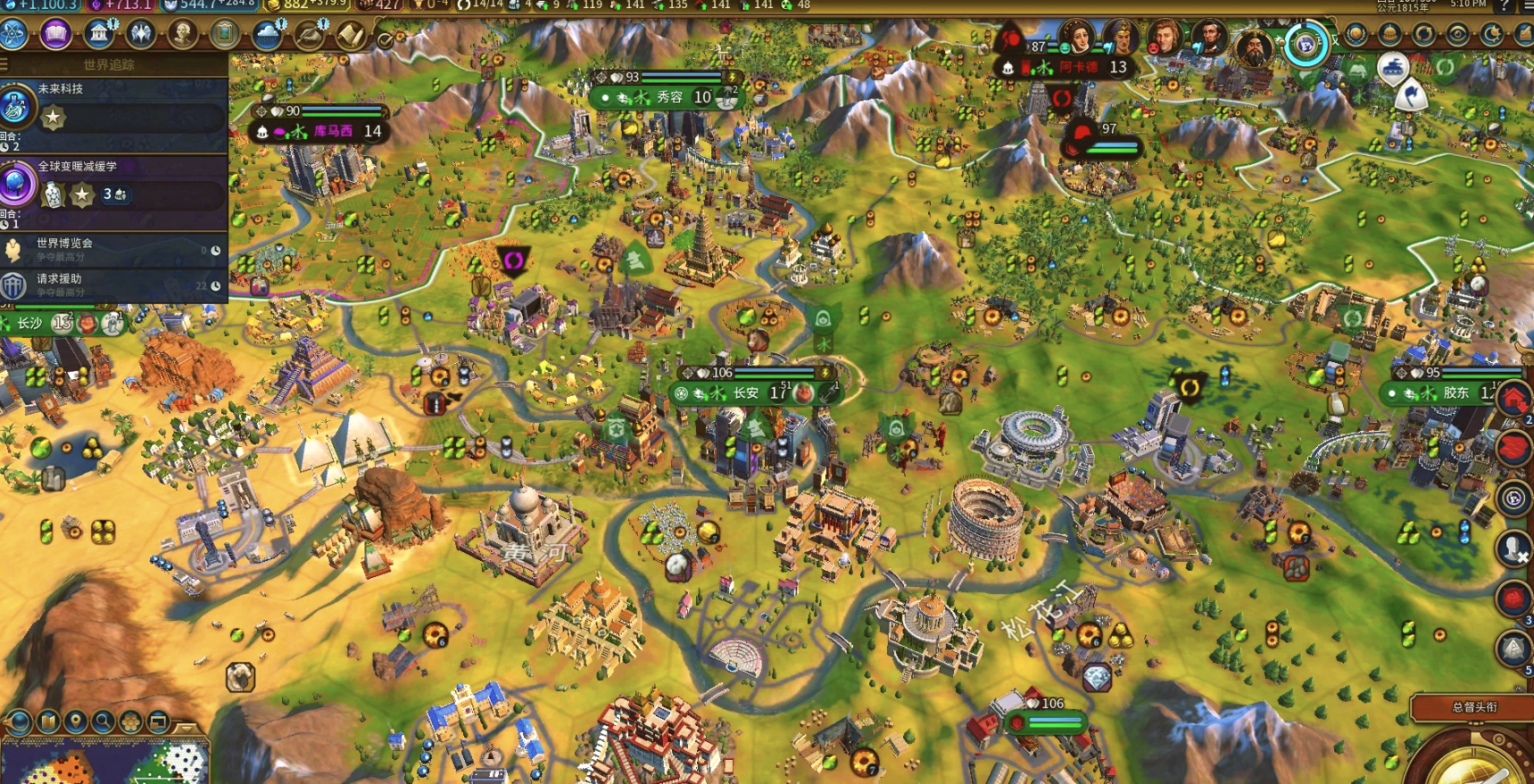Open the government screen with building icon
The height and width of the screenshot is (784, 1534).
[x=99, y=34]
